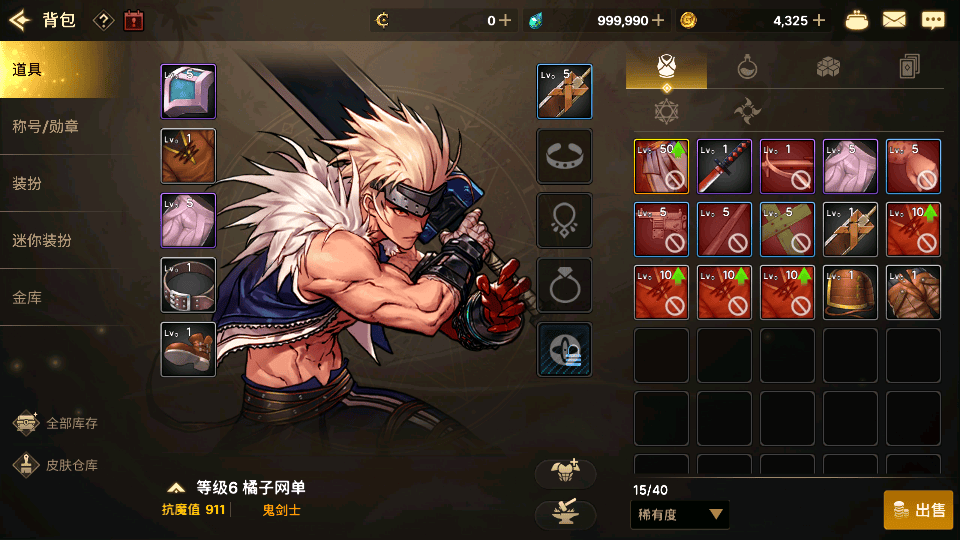Switch to the cubes materials tab
This screenshot has width=960, height=540.
[828, 68]
